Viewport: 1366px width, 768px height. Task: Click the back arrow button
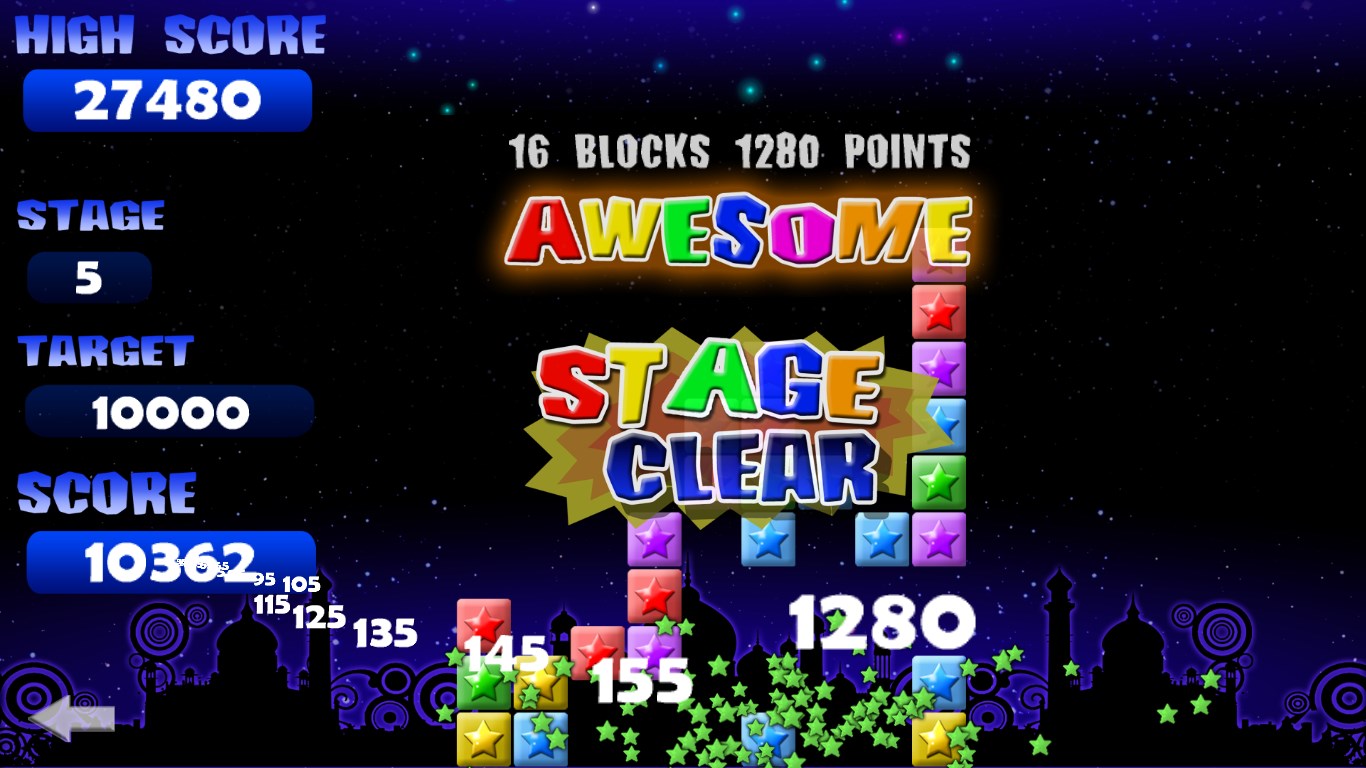[72, 719]
